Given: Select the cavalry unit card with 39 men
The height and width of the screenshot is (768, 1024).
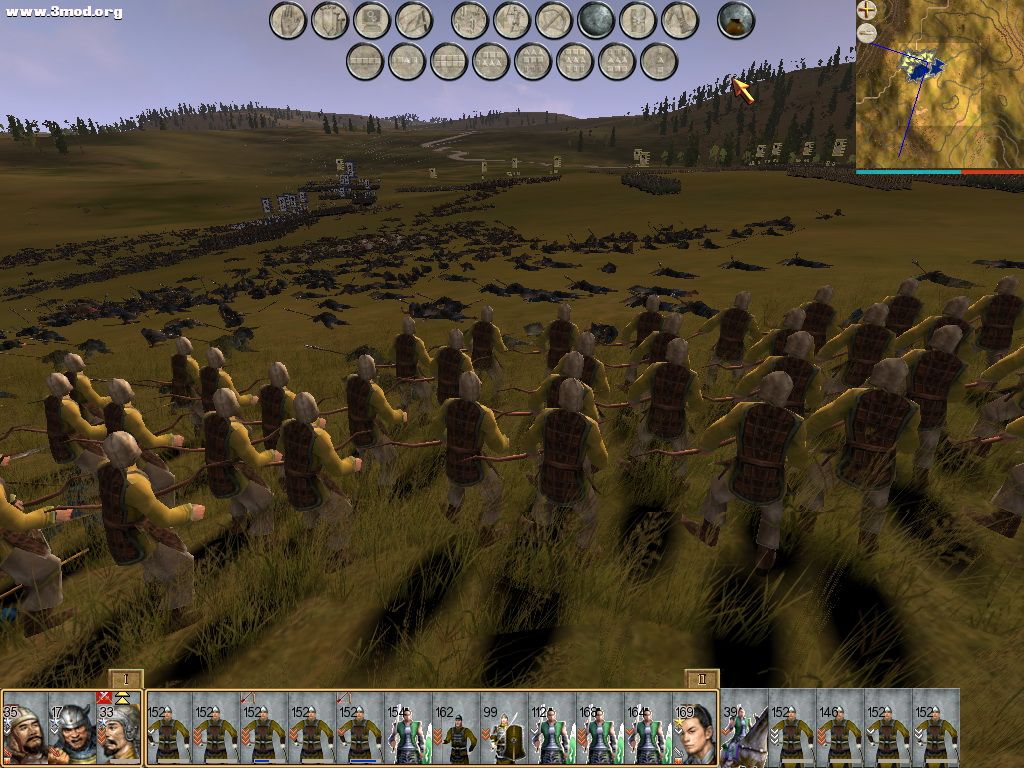Looking at the screenshot, I should coord(744,728).
